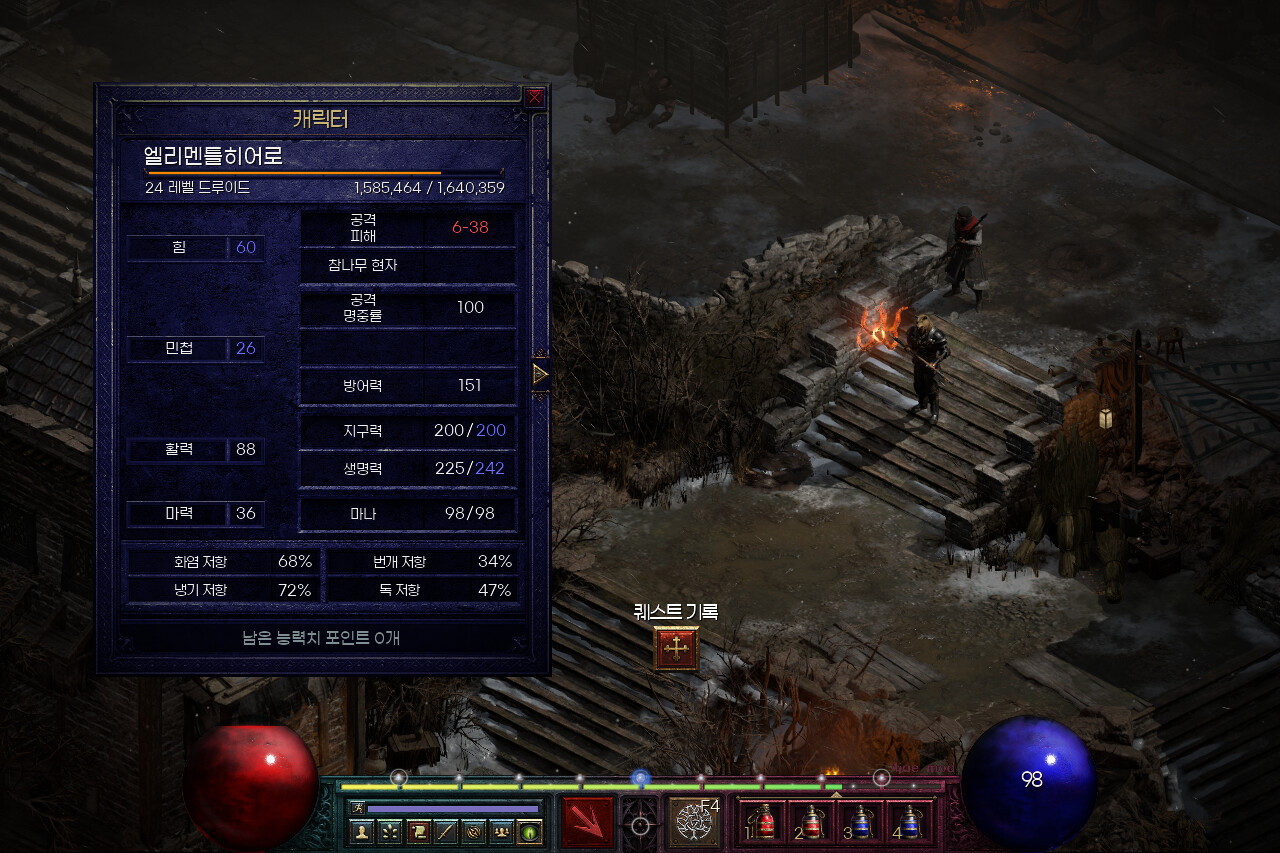1280x853 pixels.
Task: Open the skill tree mini-panel button
Action: [x=390, y=832]
